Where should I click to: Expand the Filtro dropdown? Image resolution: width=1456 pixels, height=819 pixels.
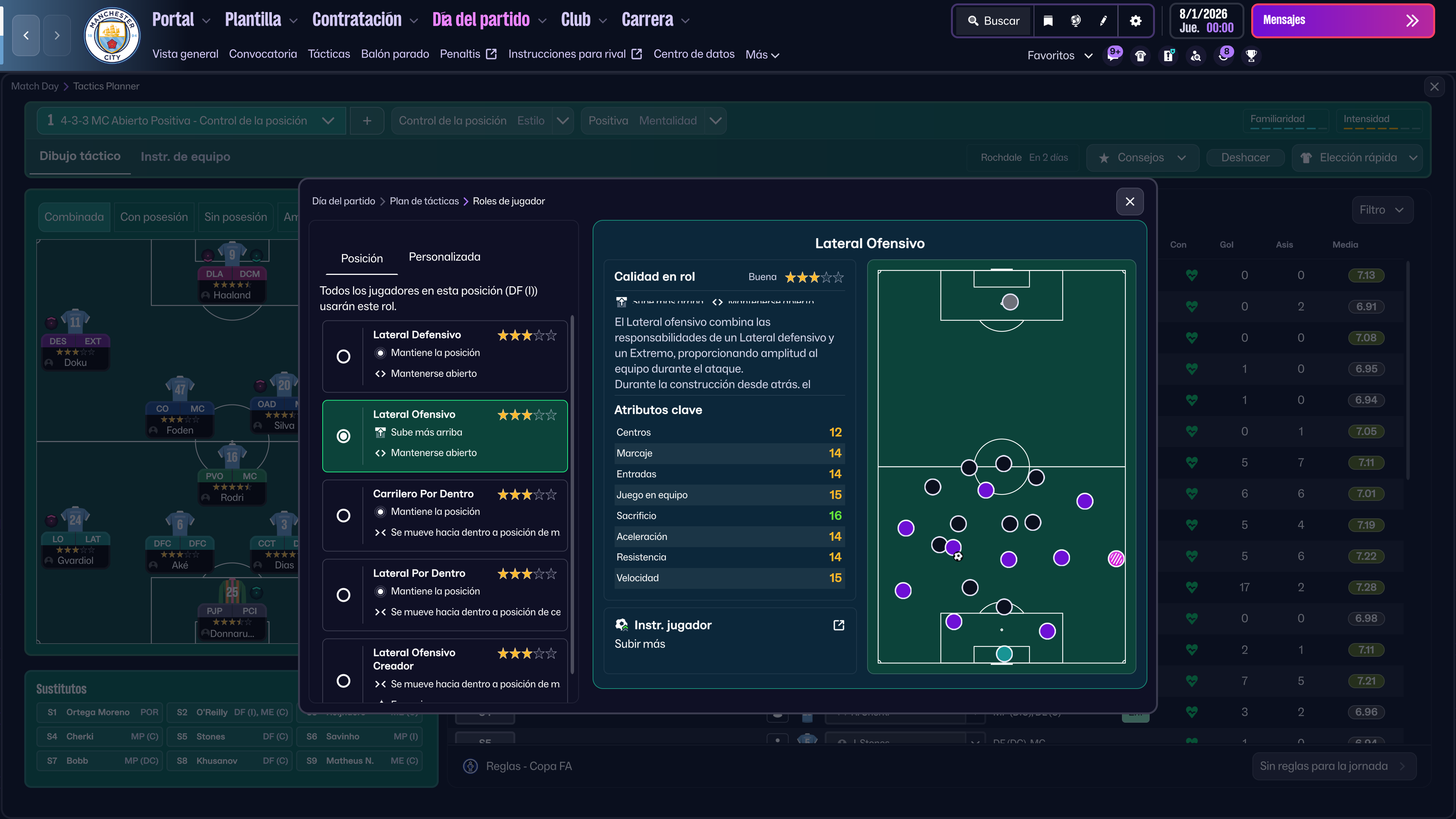pos(1382,209)
